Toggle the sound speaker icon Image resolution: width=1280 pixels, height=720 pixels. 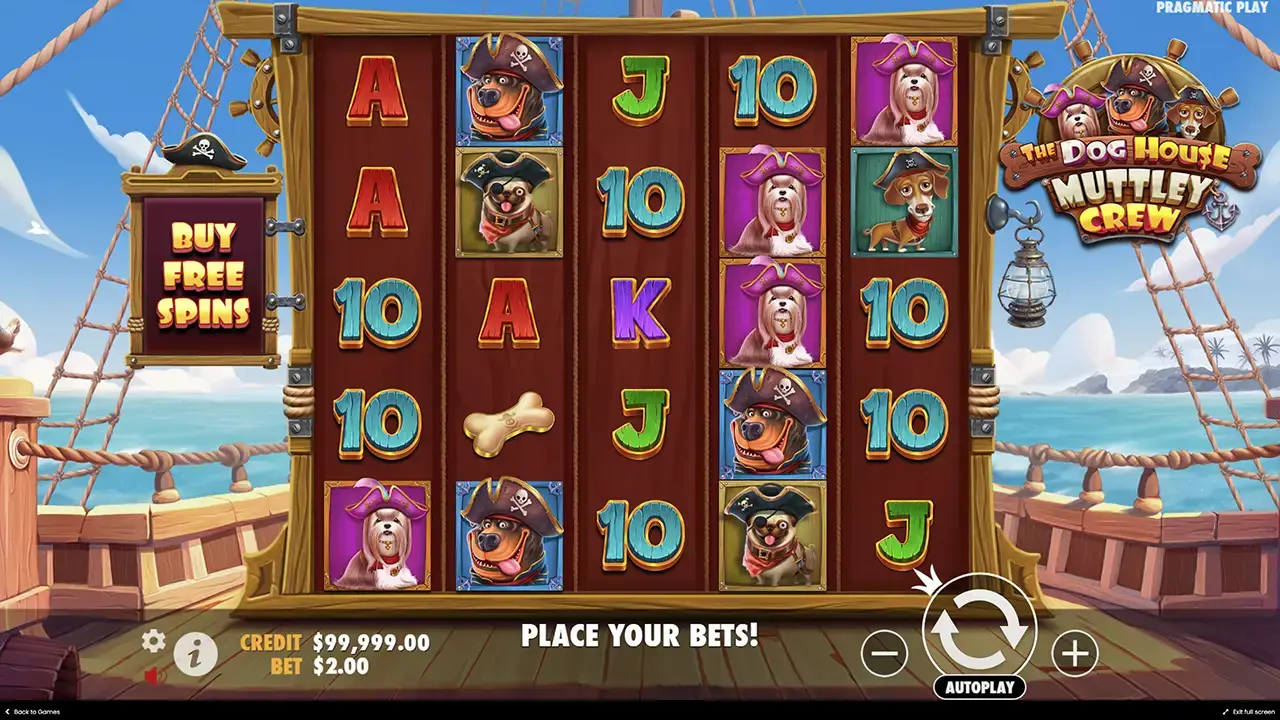point(153,677)
